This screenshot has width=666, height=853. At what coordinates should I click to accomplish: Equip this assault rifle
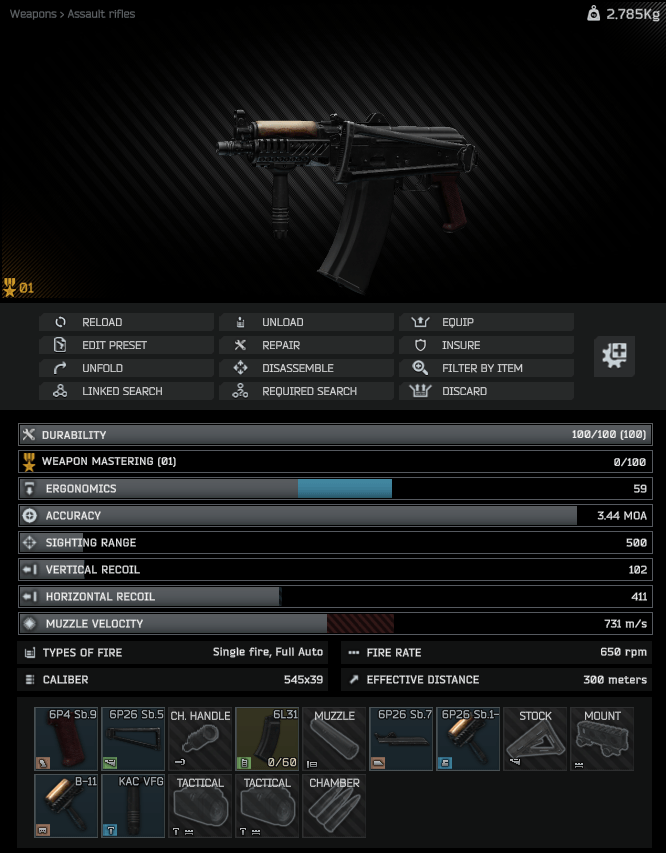[486, 322]
